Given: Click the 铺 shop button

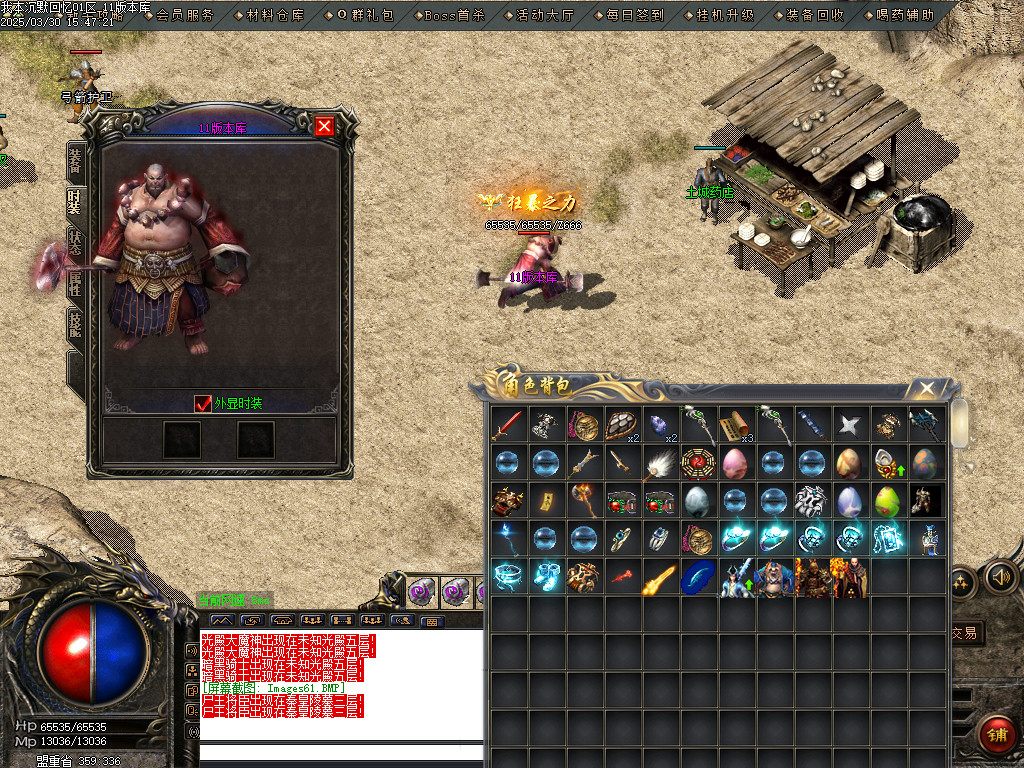Looking at the screenshot, I should point(995,733).
